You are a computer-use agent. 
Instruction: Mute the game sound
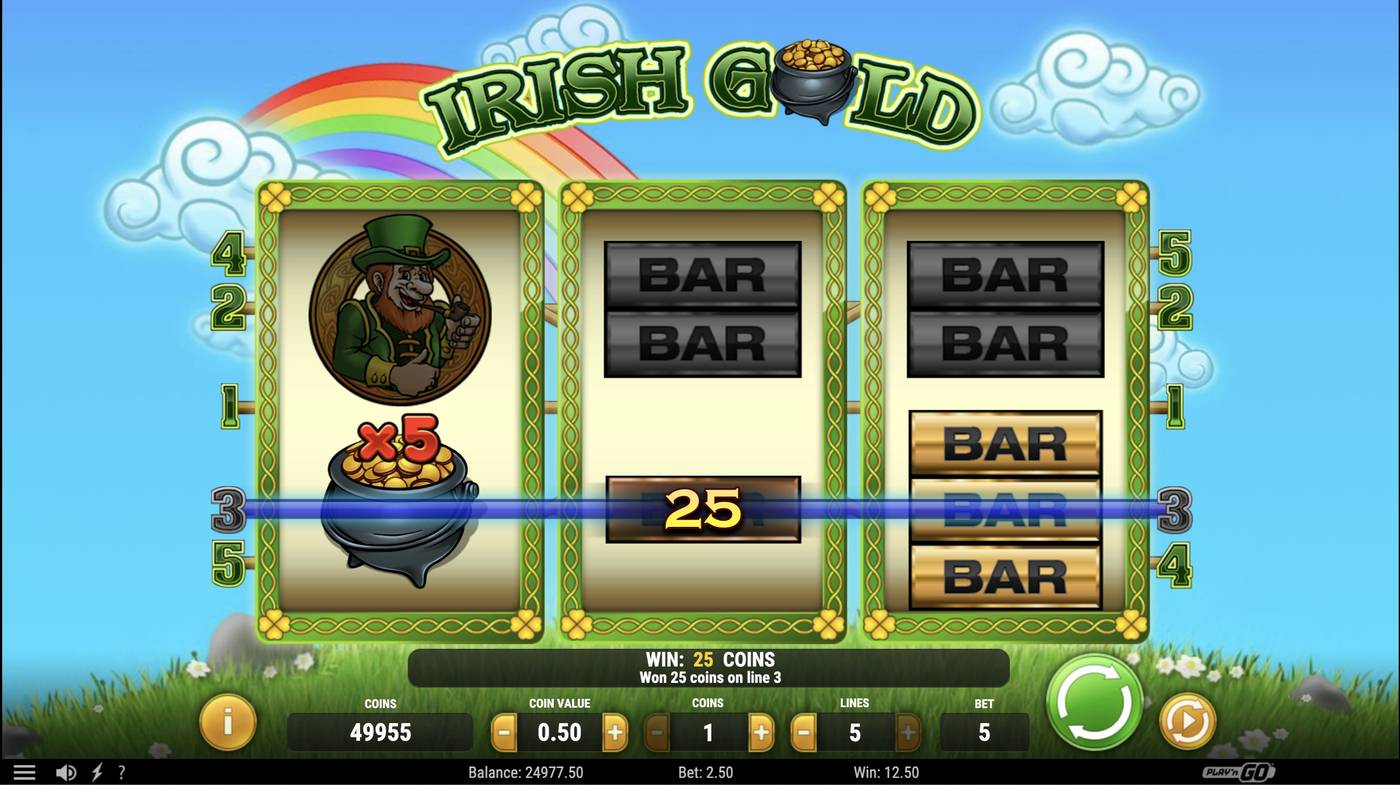[x=66, y=771]
